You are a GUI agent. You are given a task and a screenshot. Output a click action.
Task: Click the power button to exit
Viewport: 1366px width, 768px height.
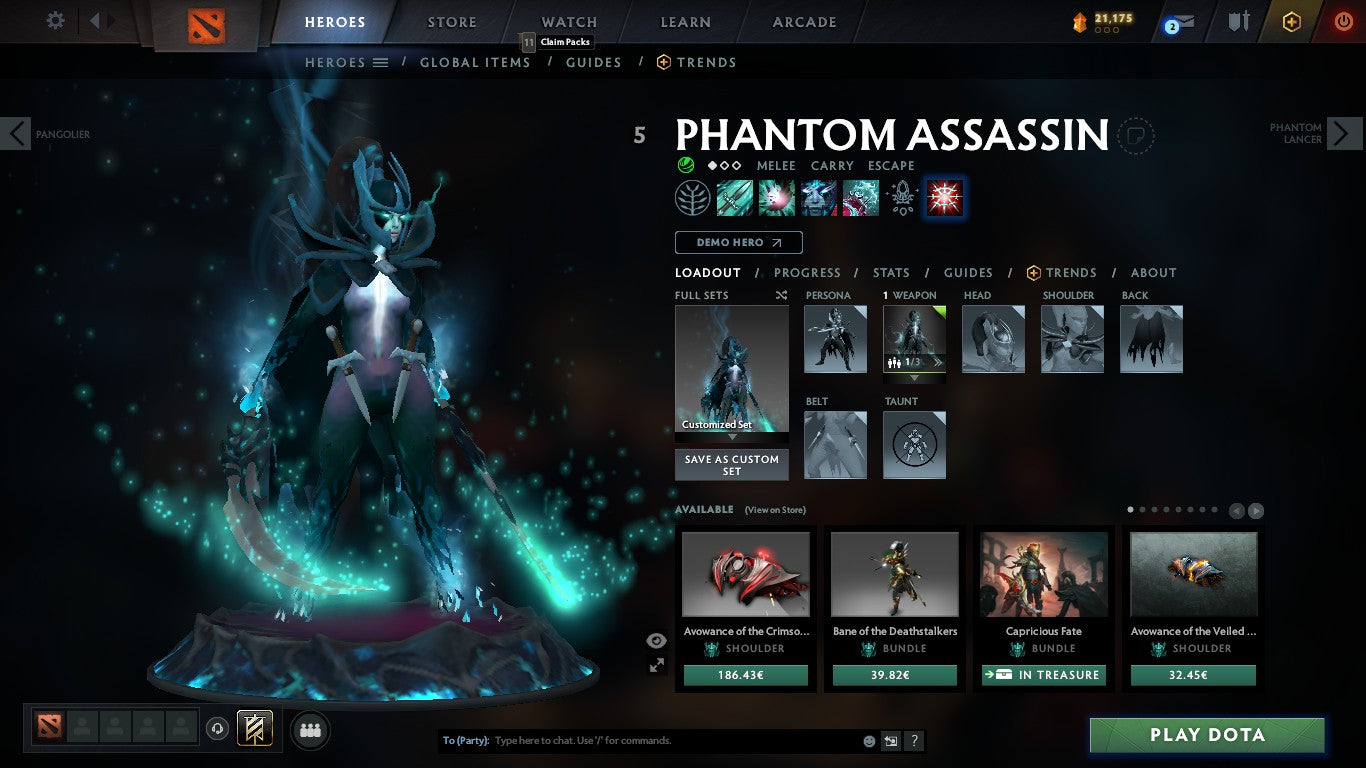[x=1342, y=20]
